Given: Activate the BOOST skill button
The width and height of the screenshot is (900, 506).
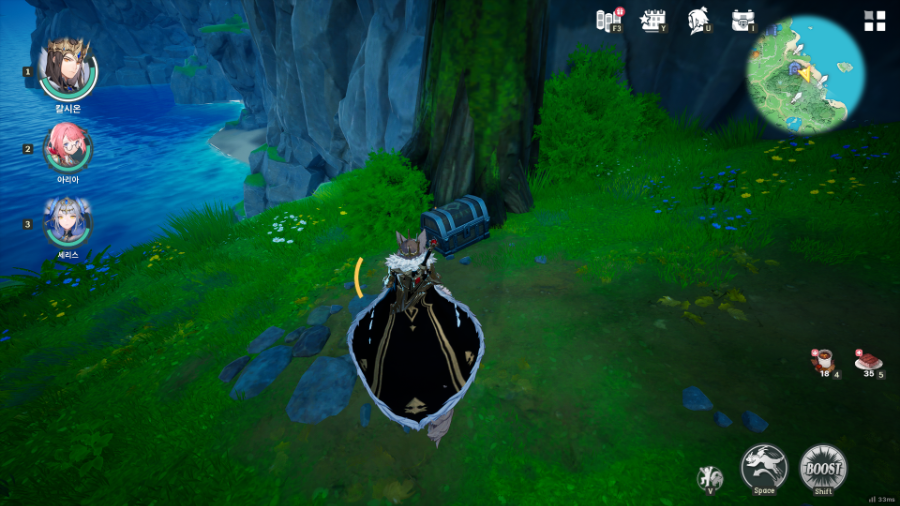Looking at the screenshot, I should [823, 467].
